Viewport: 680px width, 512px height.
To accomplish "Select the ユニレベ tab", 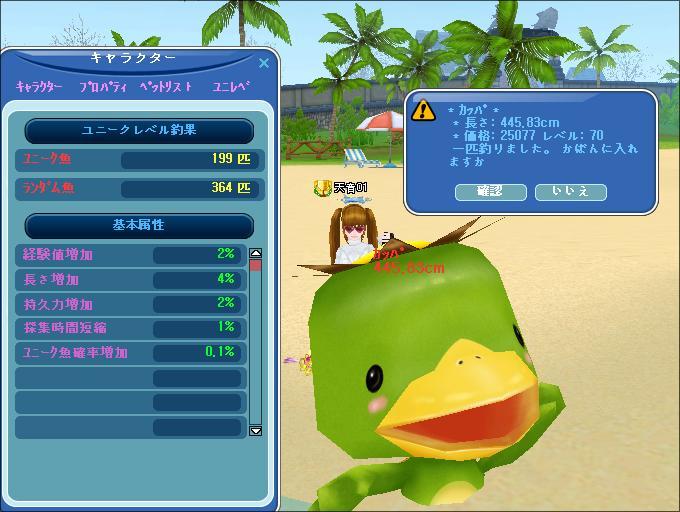I will [231, 87].
